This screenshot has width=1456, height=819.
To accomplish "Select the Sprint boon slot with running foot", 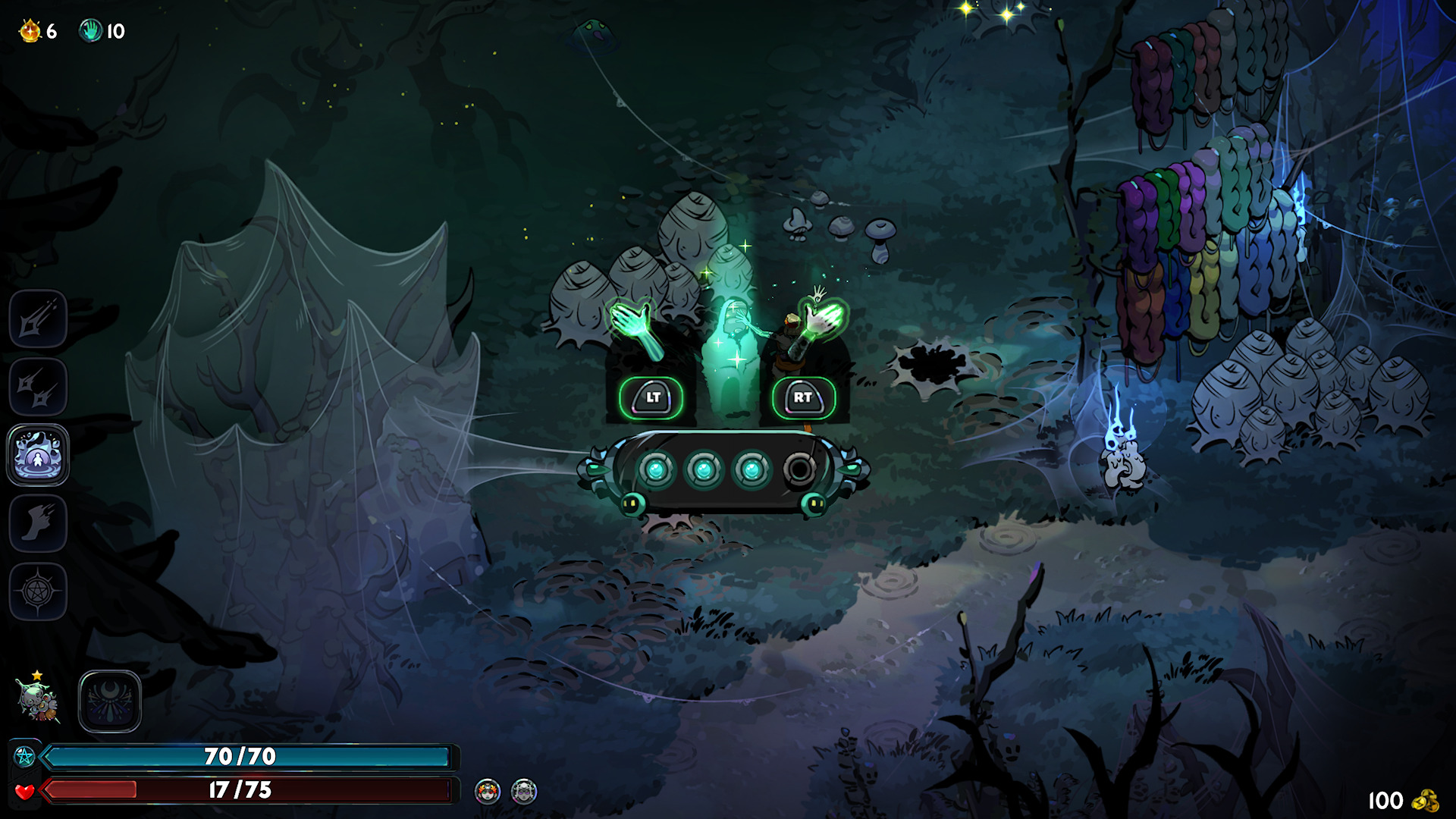I will (38, 523).
